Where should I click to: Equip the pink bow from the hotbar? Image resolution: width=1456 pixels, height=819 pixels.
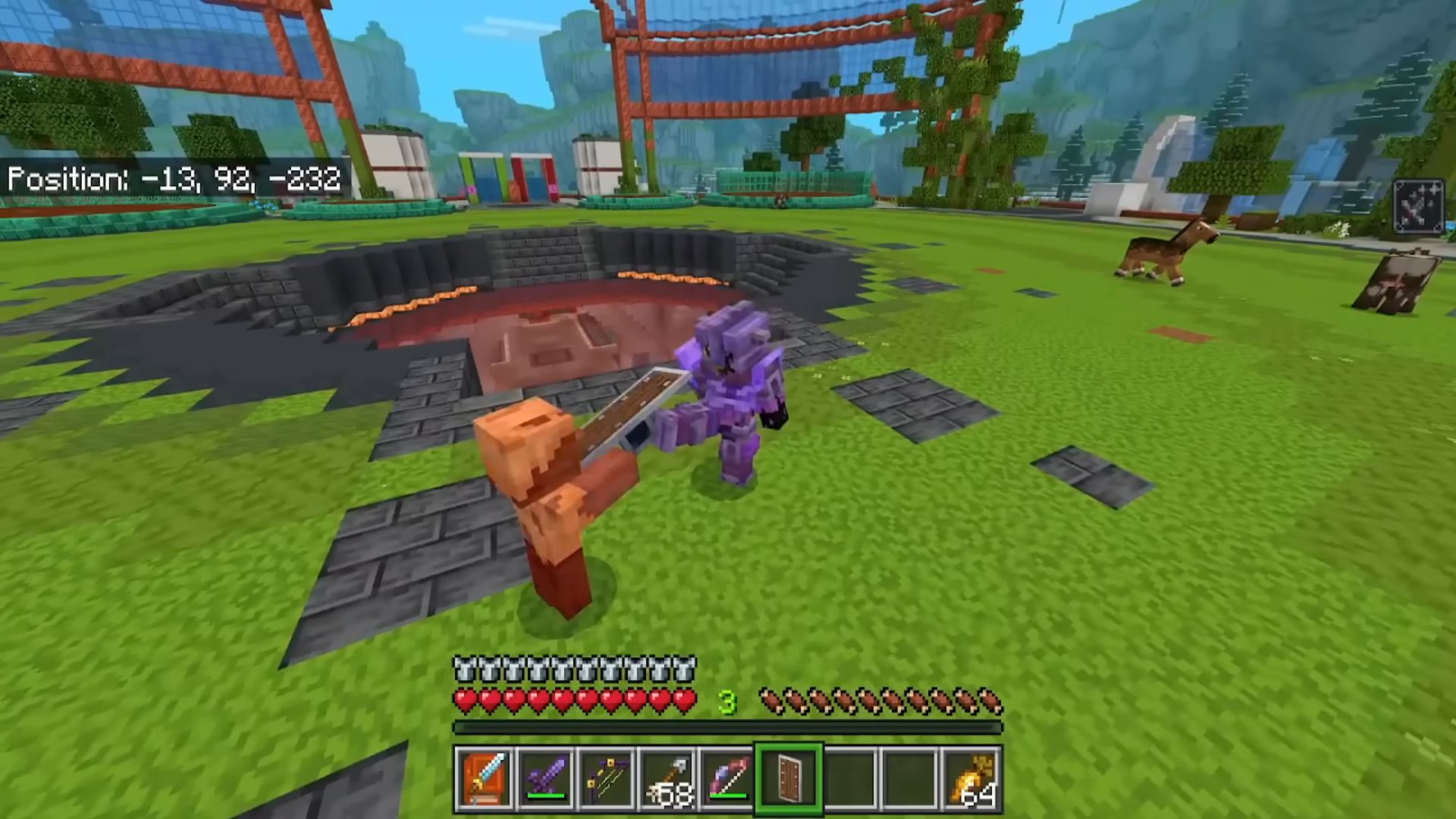tap(728, 779)
